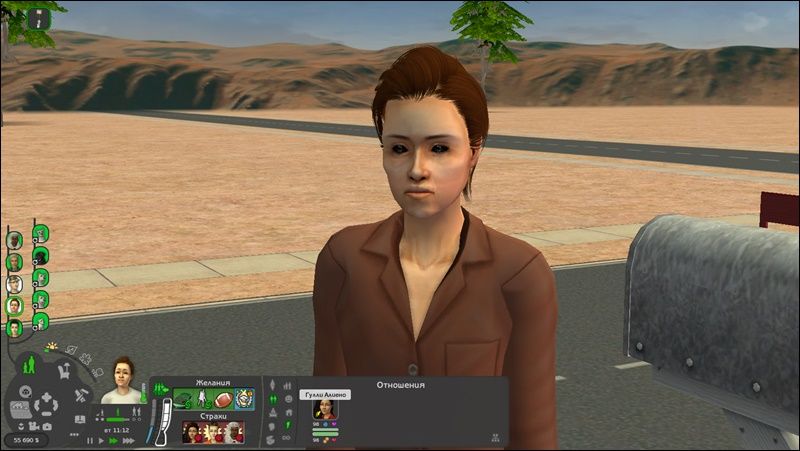Set triple fast-forward game speed
Viewport: 800px width, 451px height.
126,440
